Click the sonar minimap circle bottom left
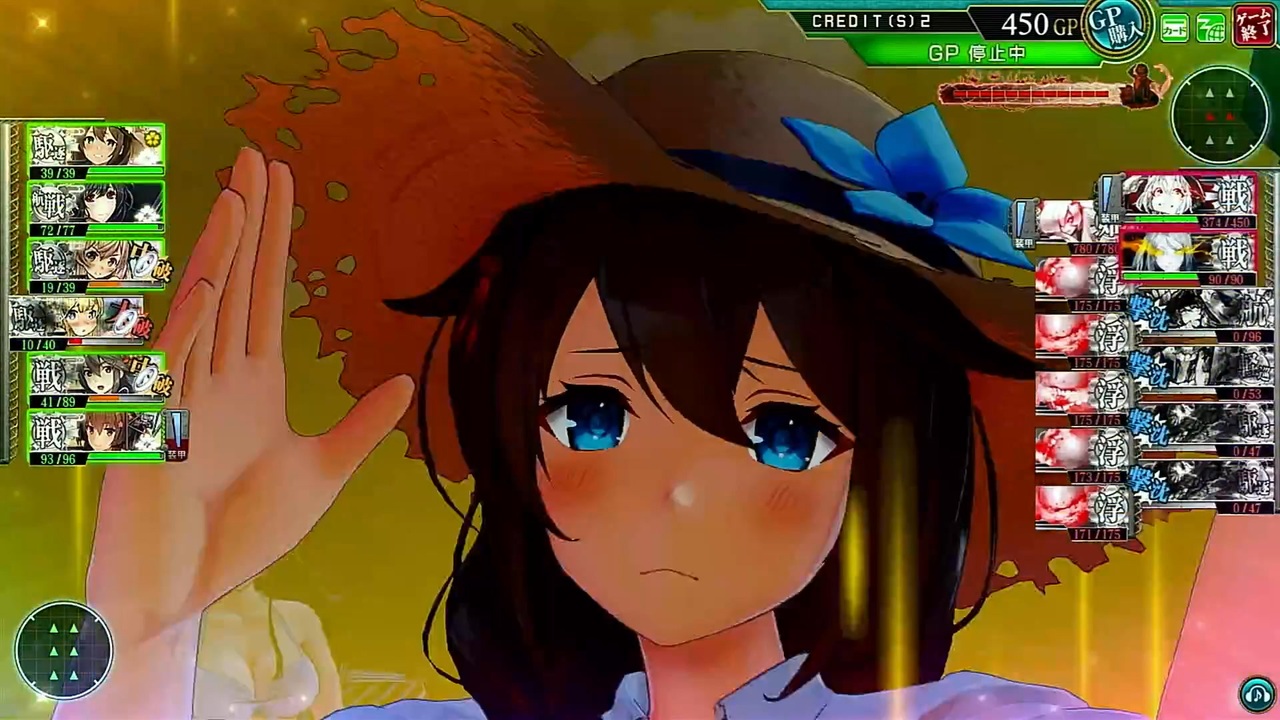The height and width of the screenshot is (720, 1280). pyautogui.click(x=64, y=650)
